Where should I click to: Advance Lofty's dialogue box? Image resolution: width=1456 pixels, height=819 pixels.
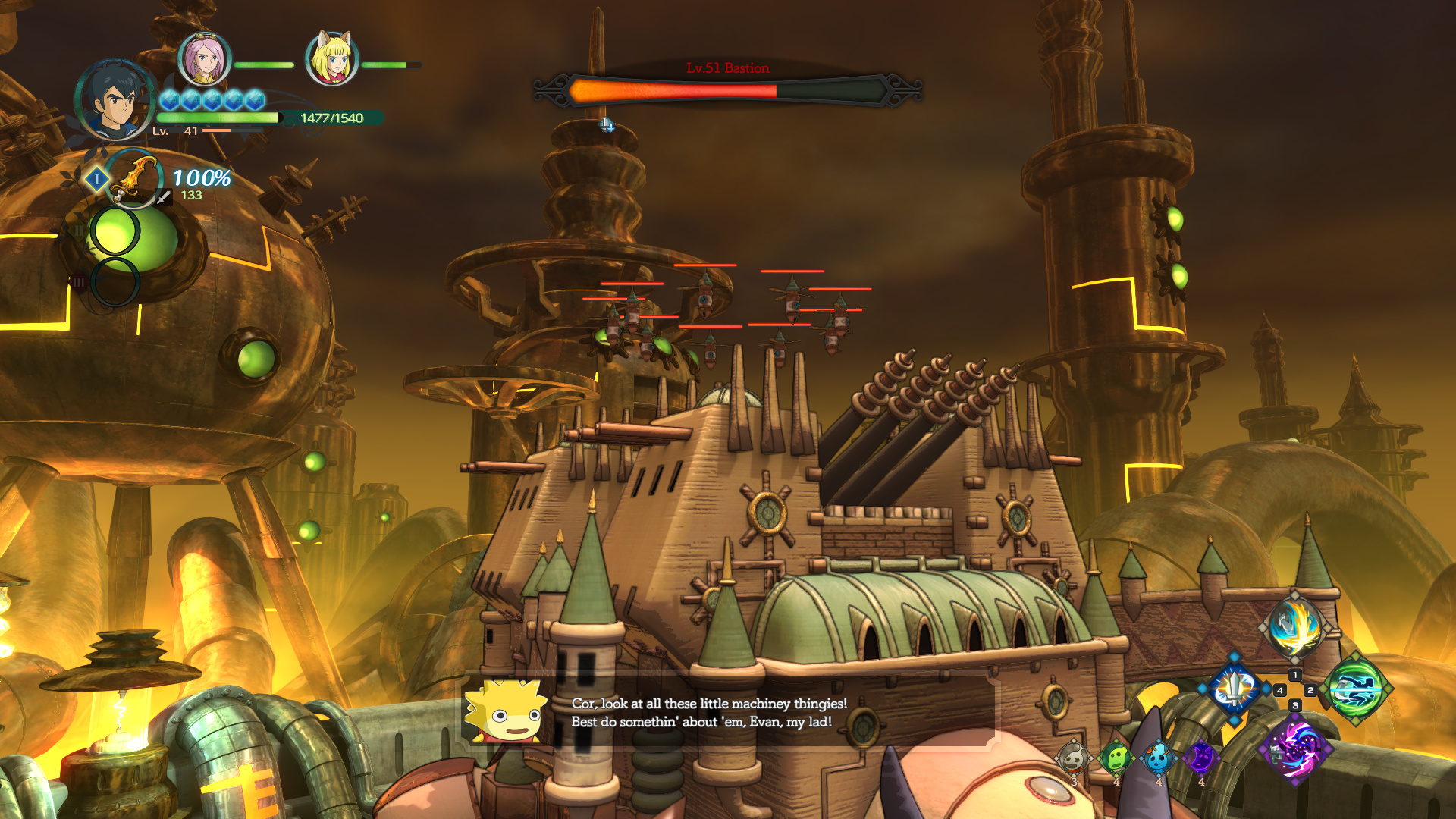point(728,713)
